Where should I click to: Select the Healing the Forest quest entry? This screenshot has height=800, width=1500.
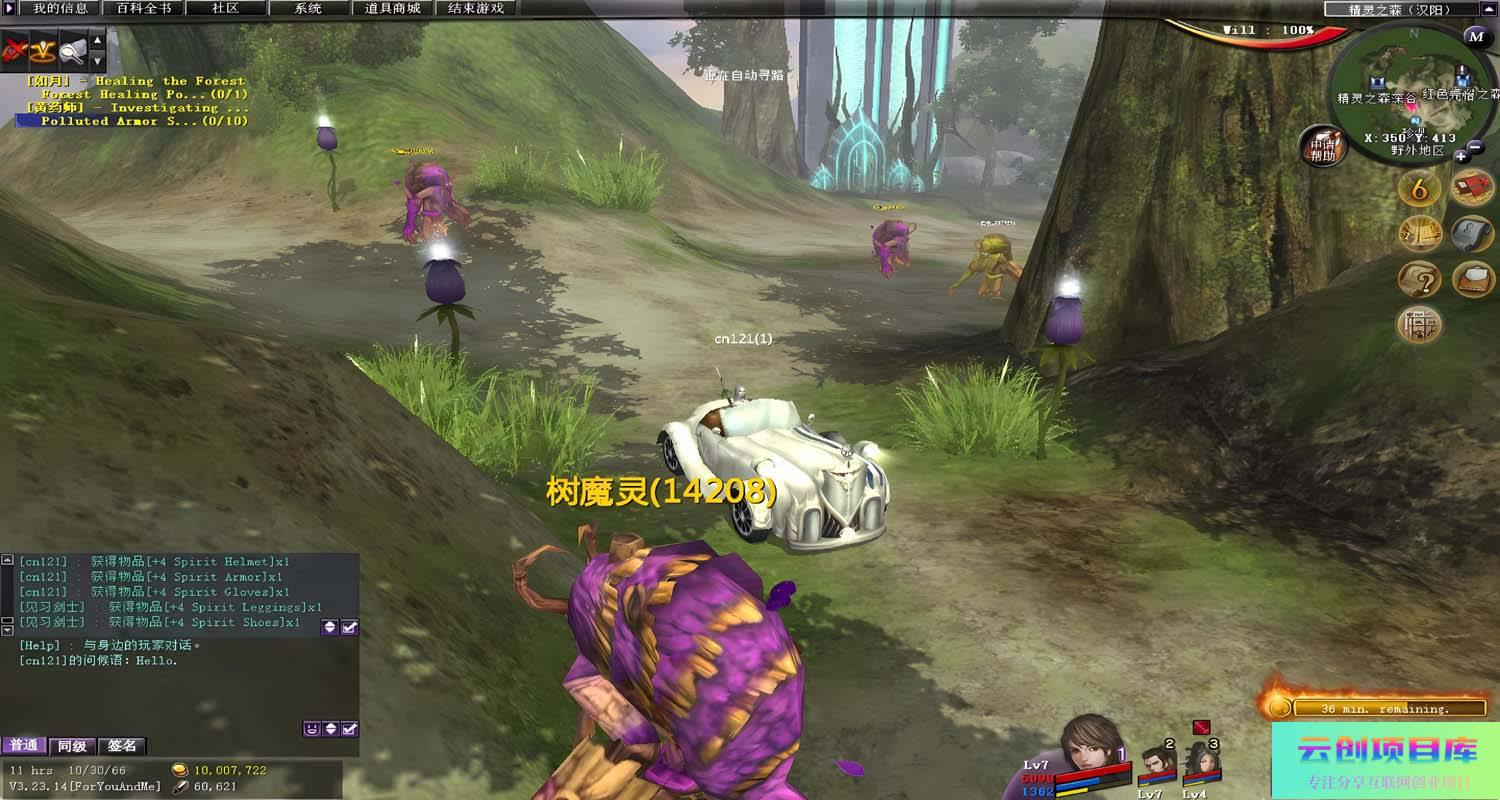tap(169, 81)
